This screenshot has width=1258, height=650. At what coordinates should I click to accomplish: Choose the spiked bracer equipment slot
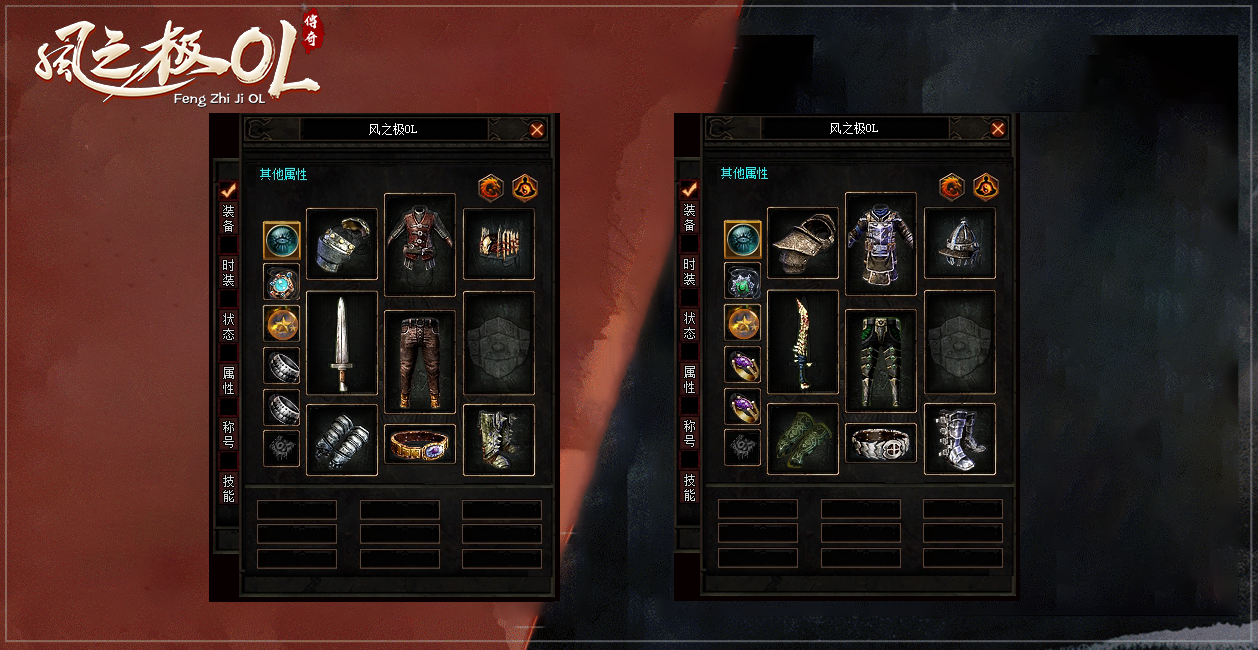tap(499, 244)
